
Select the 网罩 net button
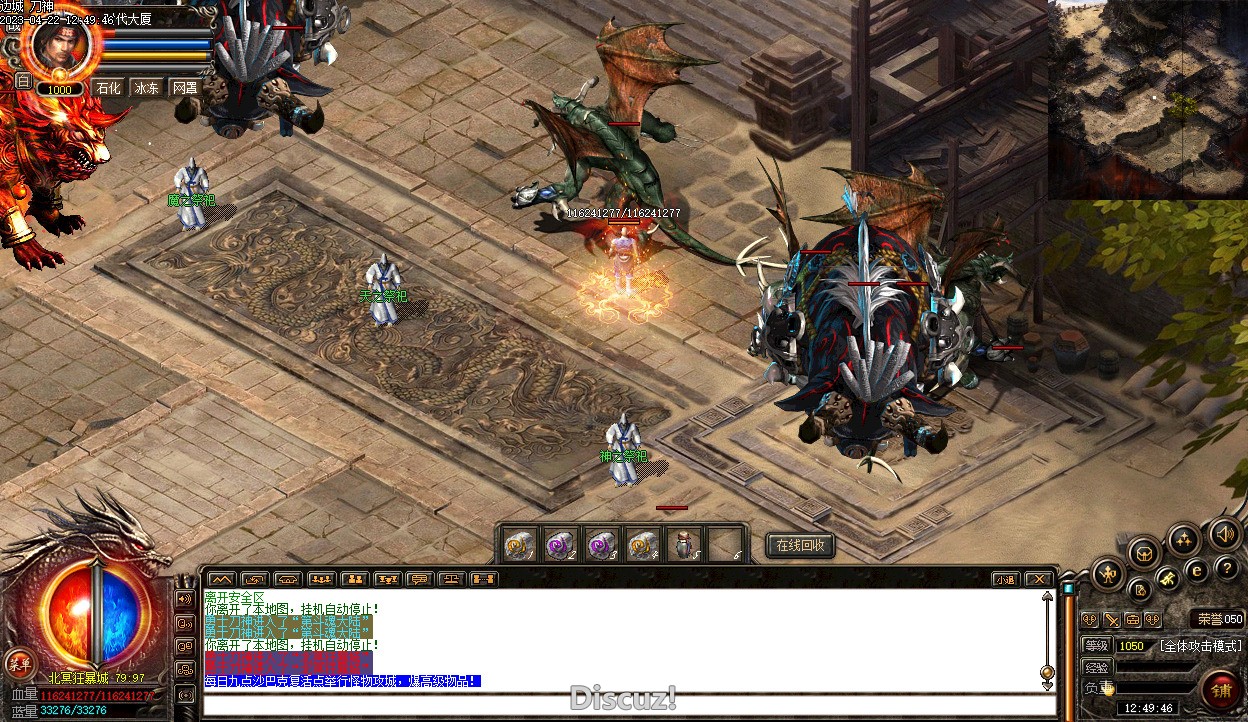click(x=185, y=88)
